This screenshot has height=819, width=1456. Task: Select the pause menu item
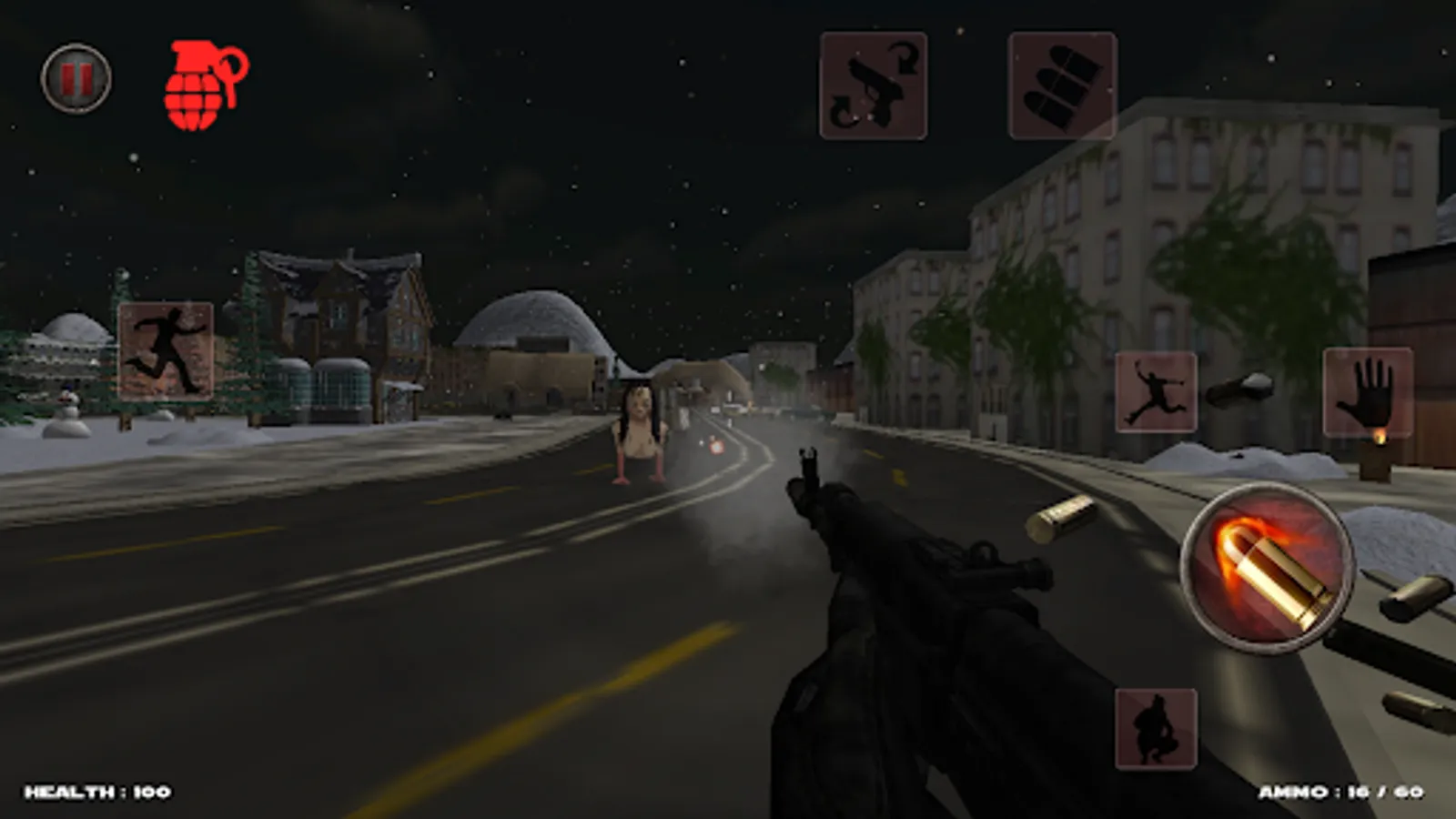click(x=76, y=80)
